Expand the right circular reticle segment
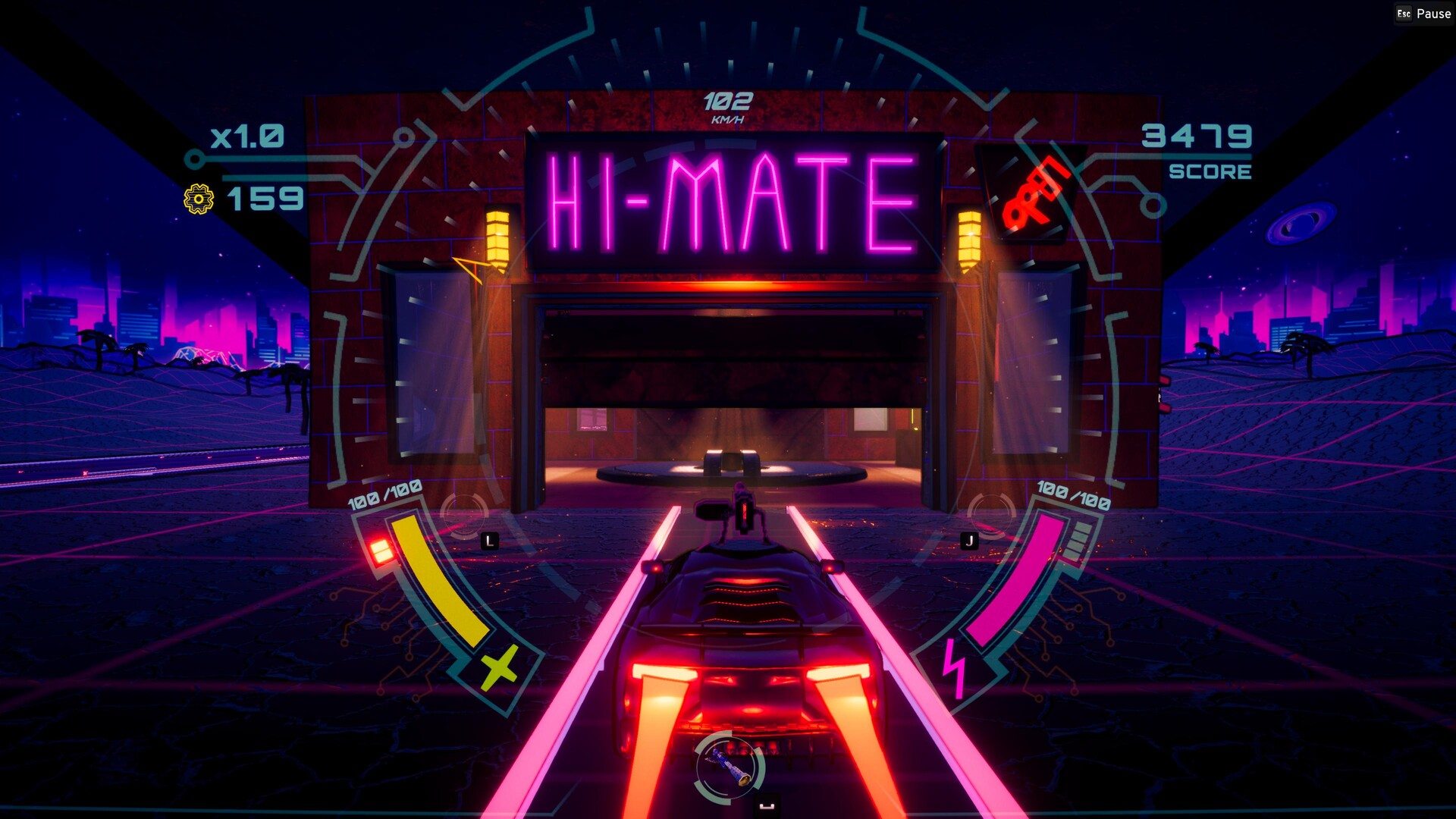Image resolution: width=1456 pixels, height=819 pixels. (990, 514)
